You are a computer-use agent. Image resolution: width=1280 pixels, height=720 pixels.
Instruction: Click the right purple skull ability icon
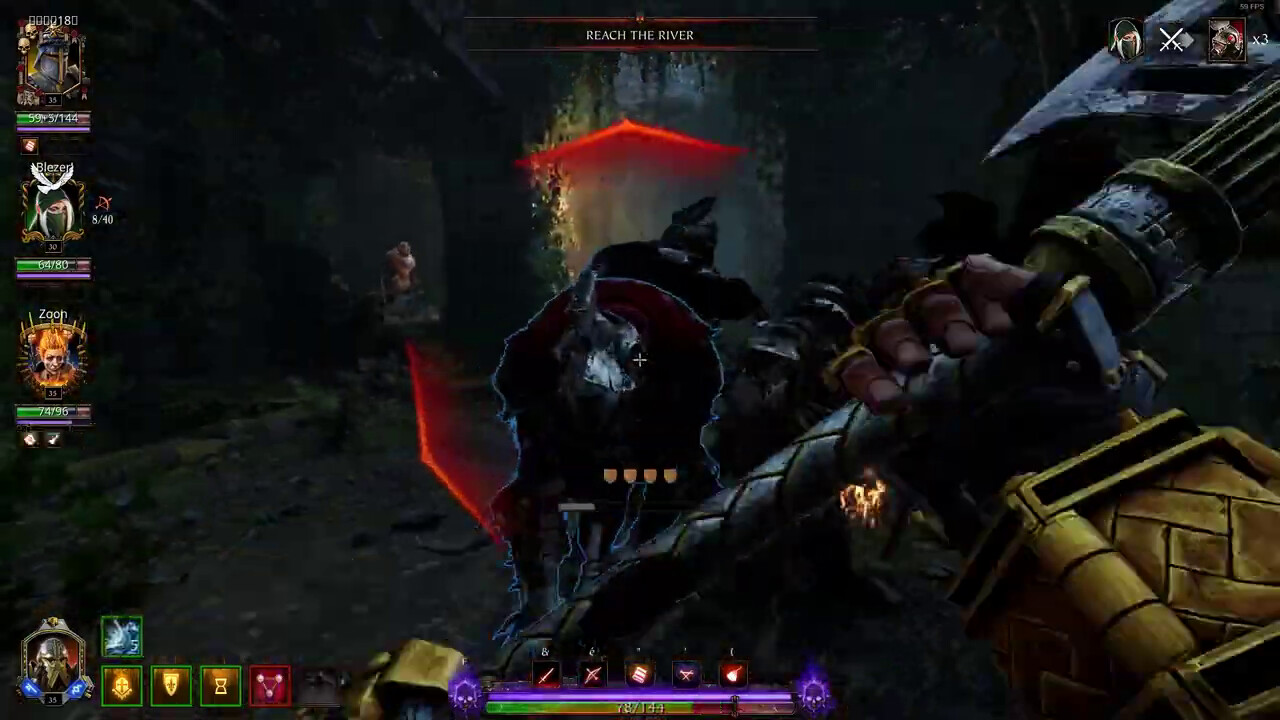[814, 692]
